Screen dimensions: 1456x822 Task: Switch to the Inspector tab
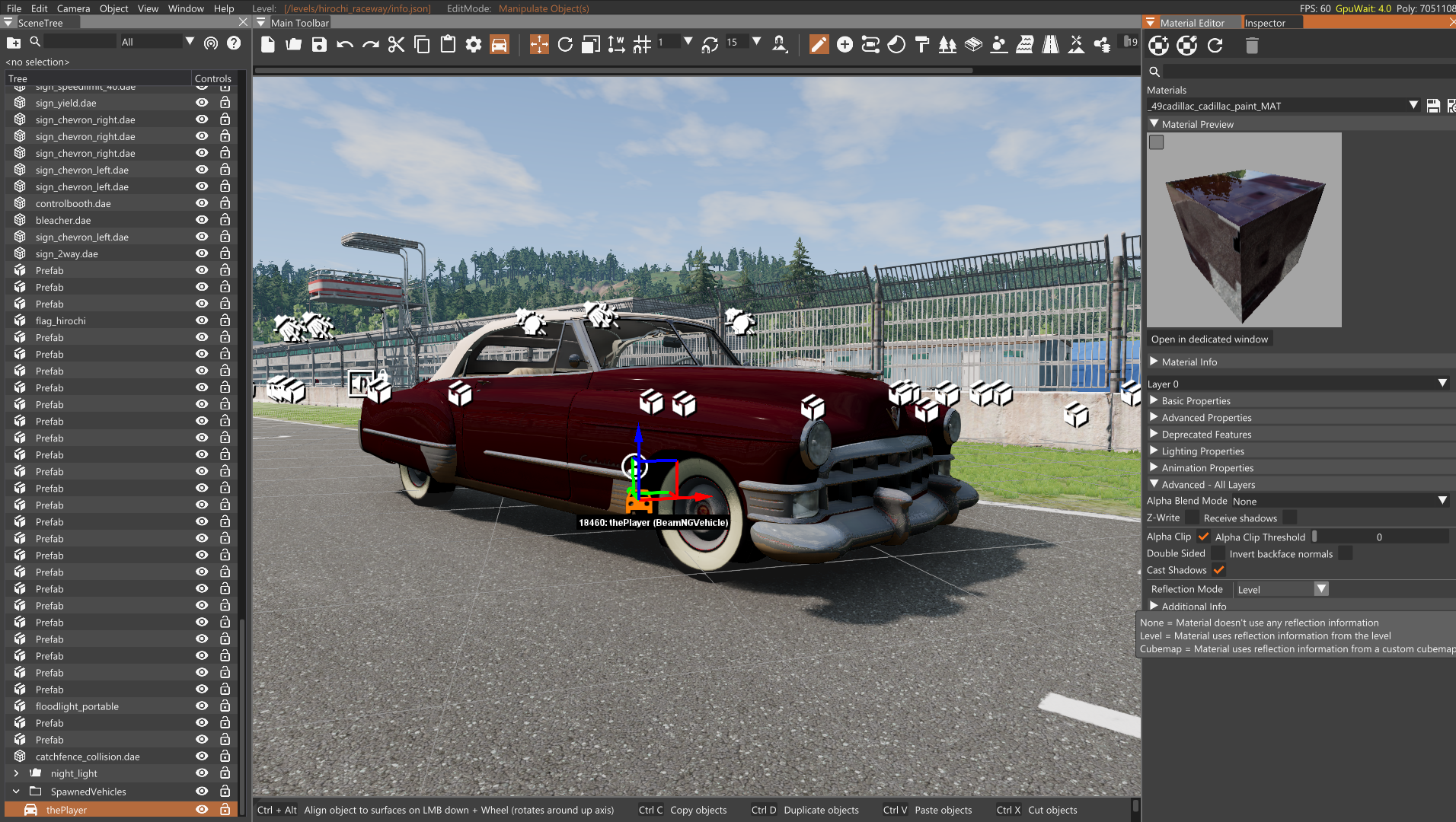pyautogui.click(x=1265, y=23)
